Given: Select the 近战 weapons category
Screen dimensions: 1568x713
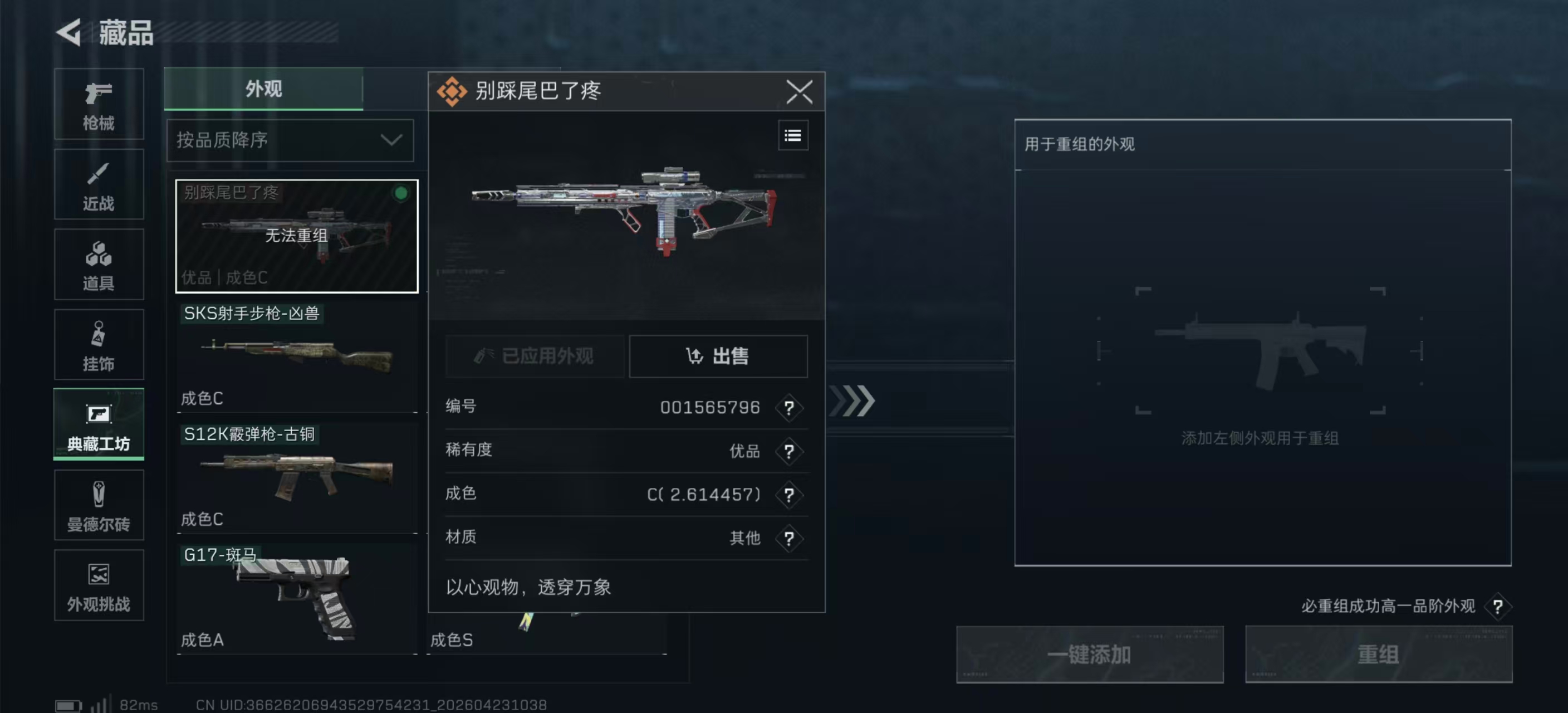Looking at the screenshot, I should [x=99, y=184].
